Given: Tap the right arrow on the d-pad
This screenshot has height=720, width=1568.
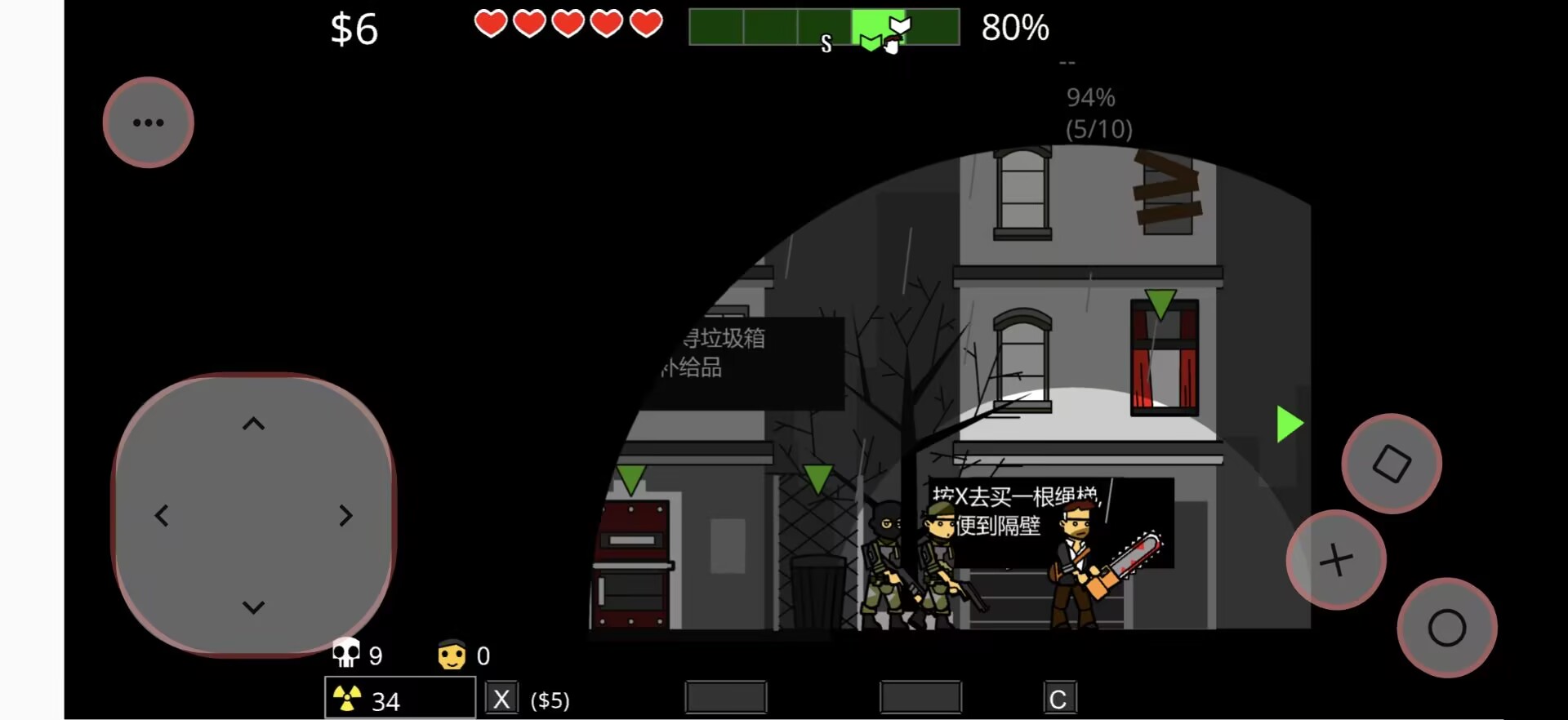Looking at the screenshot, I should click(346, 516).
